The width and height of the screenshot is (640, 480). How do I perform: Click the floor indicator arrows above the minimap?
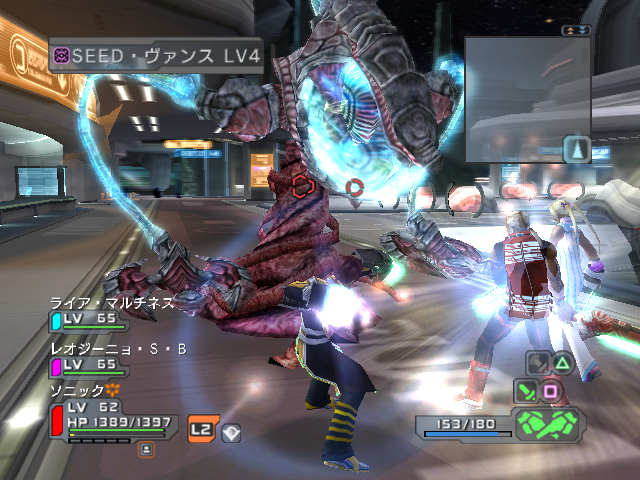(x=576, y=31)
